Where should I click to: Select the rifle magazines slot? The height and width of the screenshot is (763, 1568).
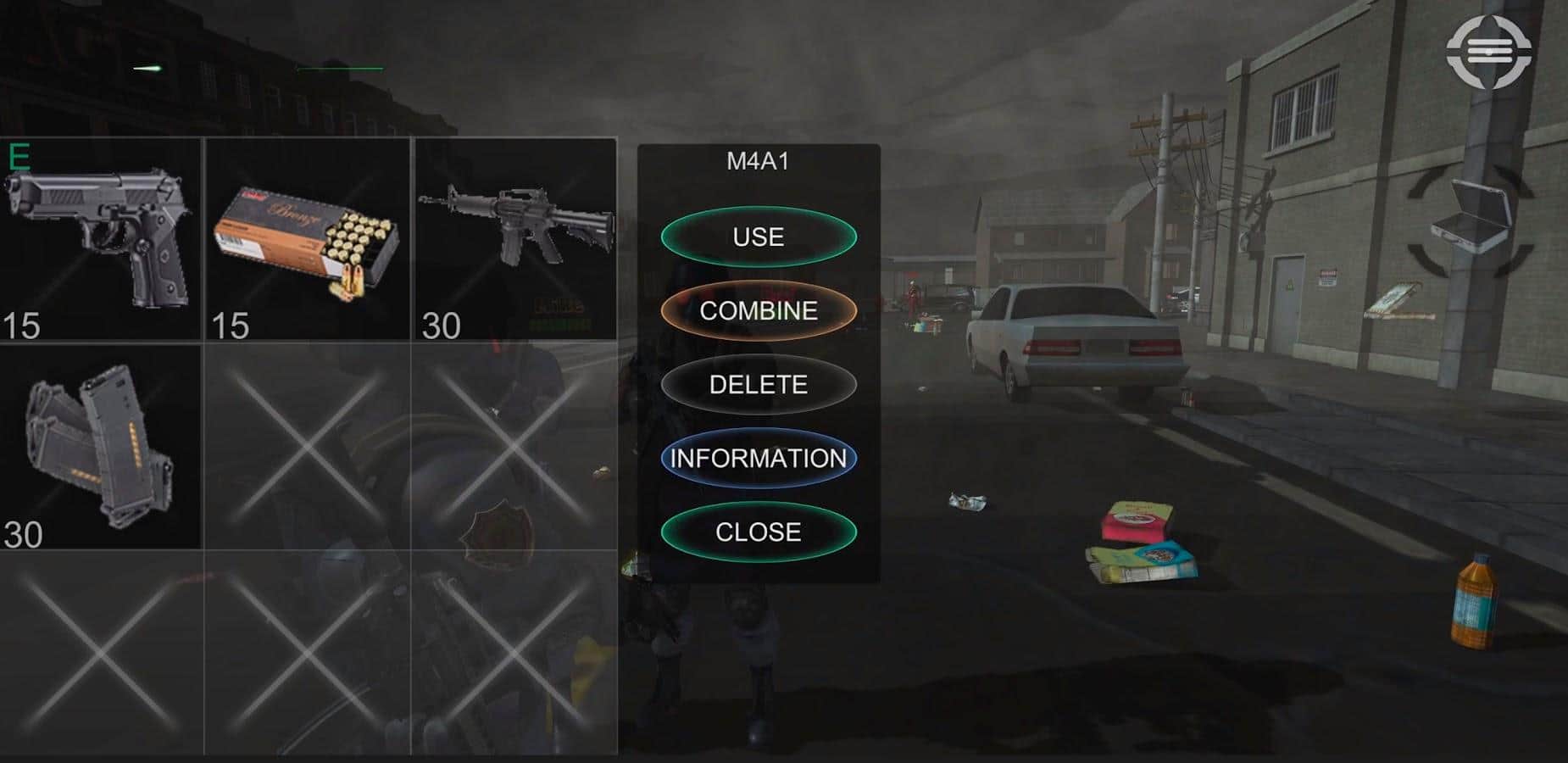click(x=100, y=447)
